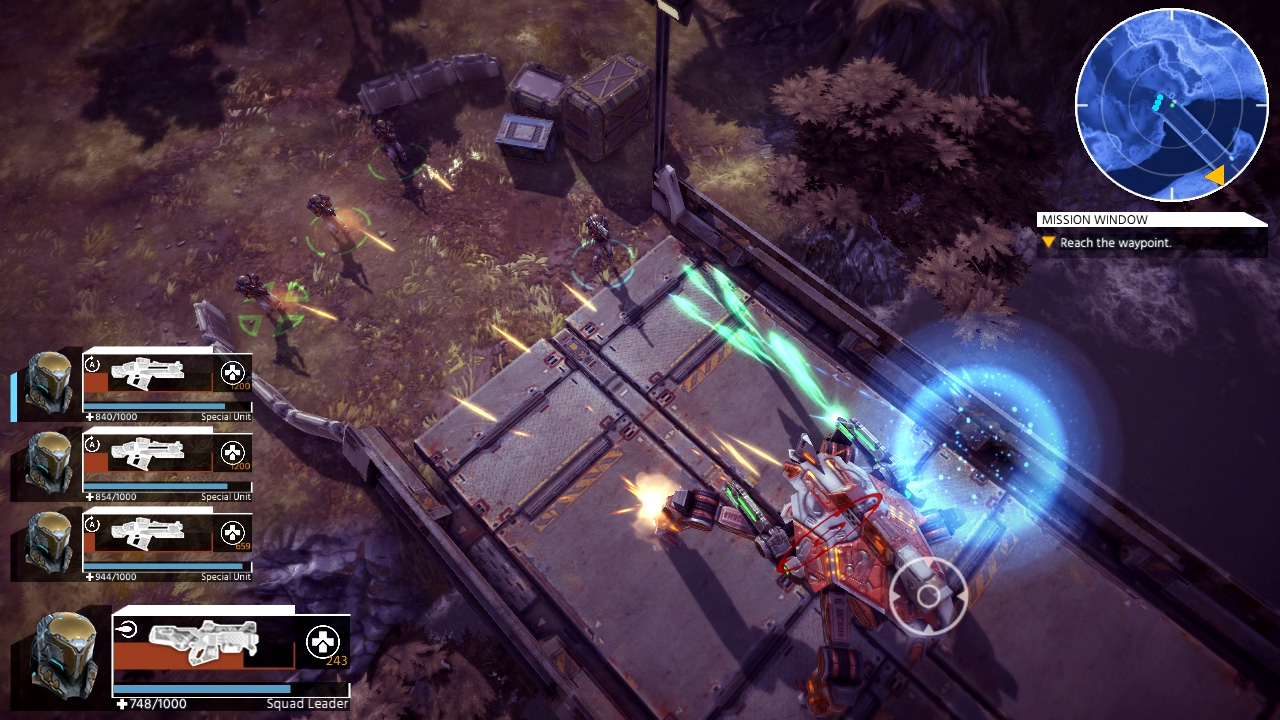
Task: Click the blue health bar under 854/1000
Action: click(x=156, y=484)
